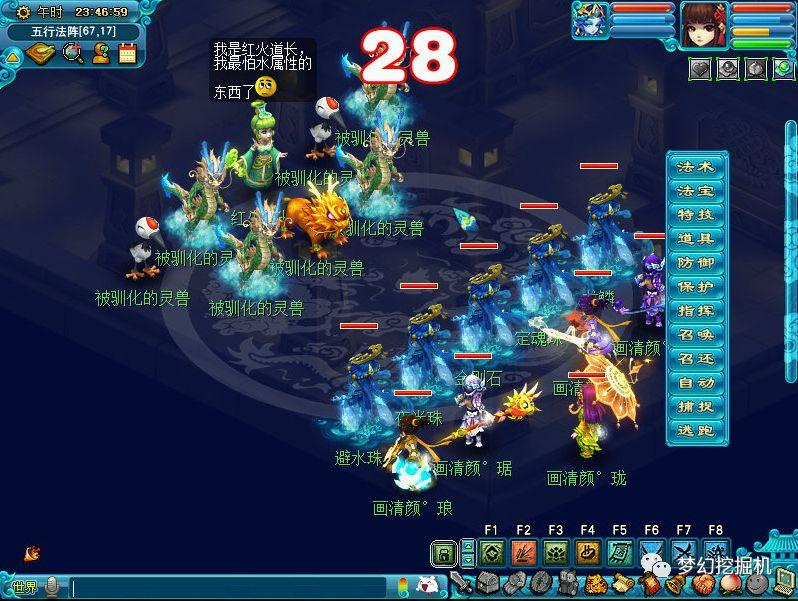This screenshot has width=798, height=601.
Task: Choose the 捕捉 capture command
Action: (694, 406)
